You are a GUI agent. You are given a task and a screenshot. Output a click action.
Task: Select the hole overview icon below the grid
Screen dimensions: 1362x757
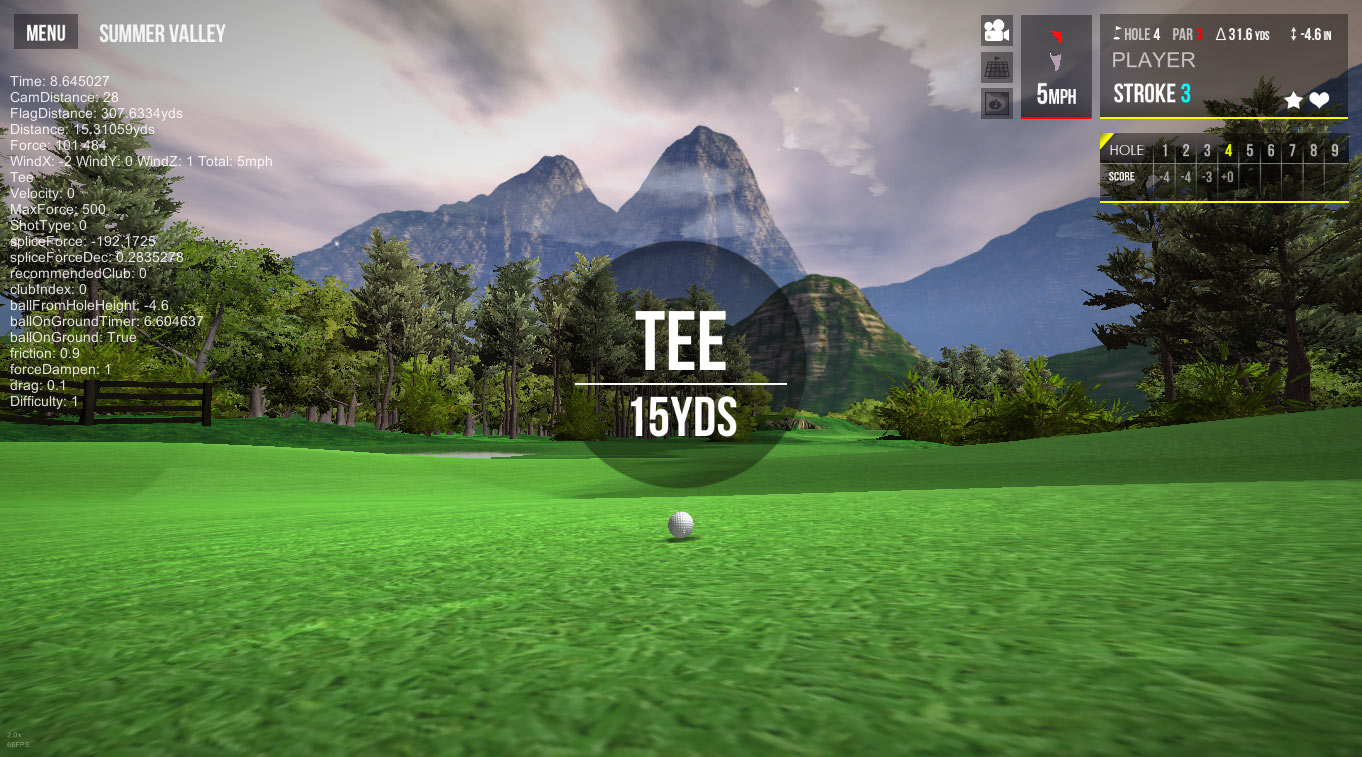click(x=996, y=103)
